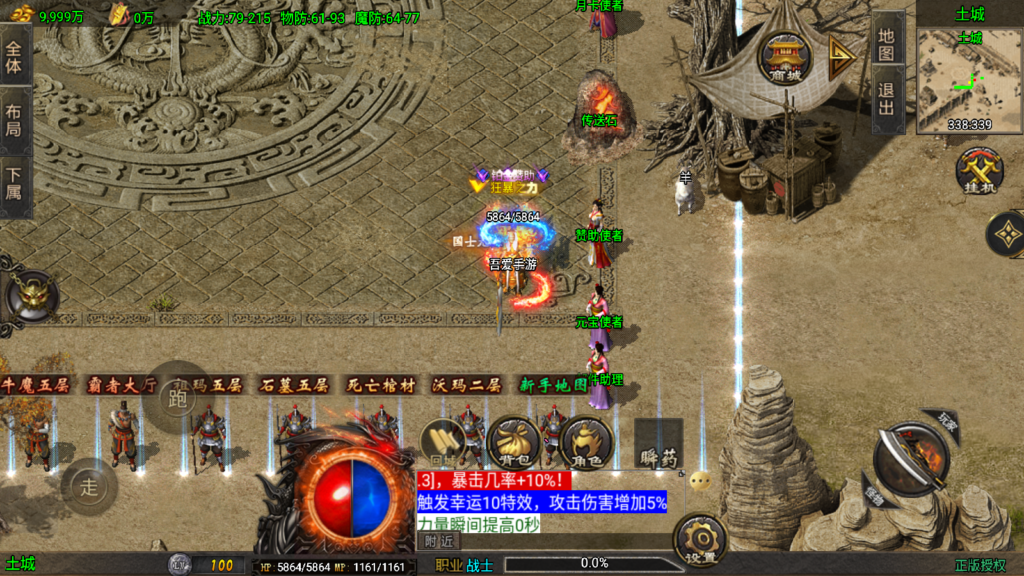Switch to the 布局 layout tab
Image resolution: width=1024 pixels, height=576 pixels.
[14, 118]
